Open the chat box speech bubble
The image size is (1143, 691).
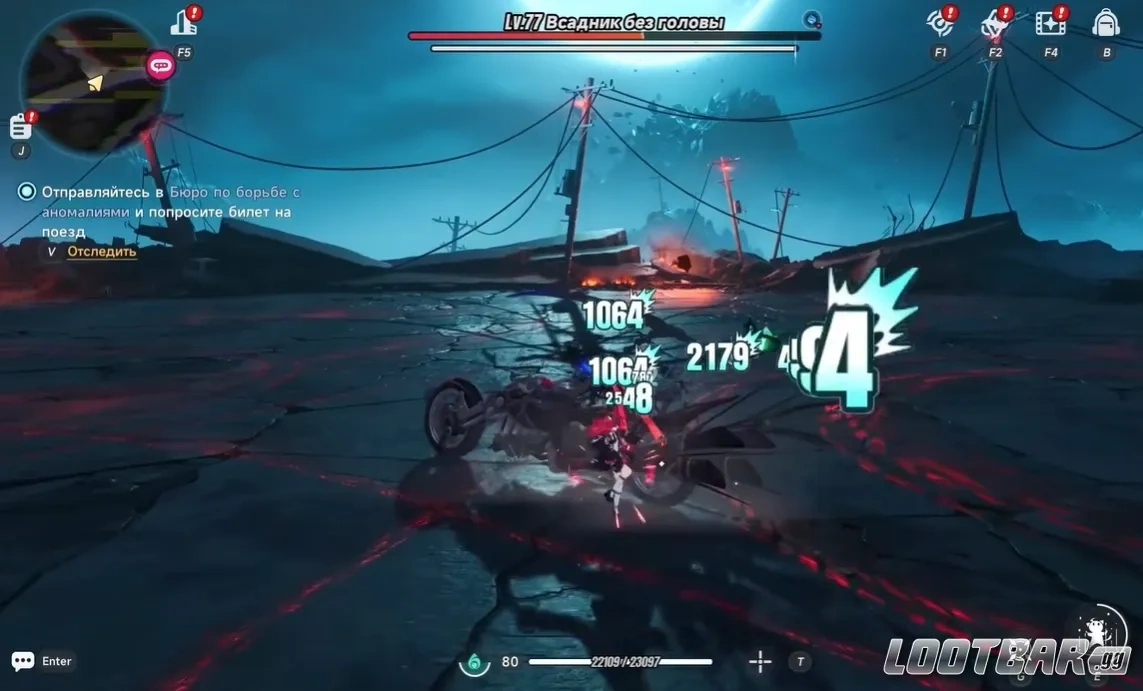click(23, 661)
